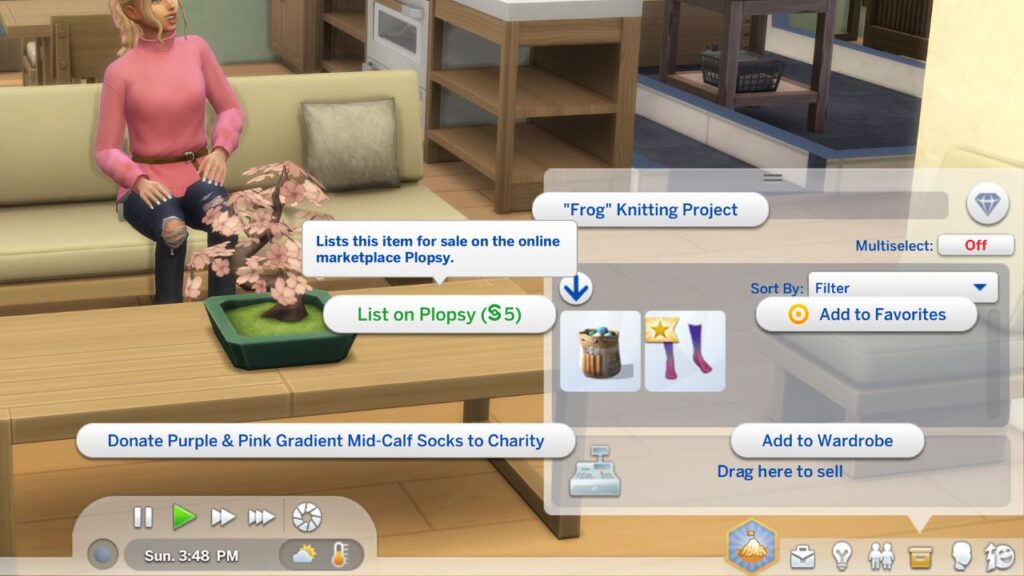The image size is (1024, 576).
Task: Open the camera shutter icon
Action: 306,517
